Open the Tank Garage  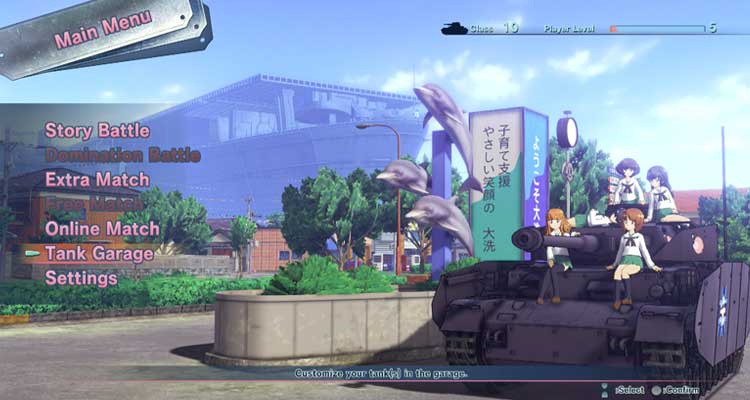[x=99, y=253]
